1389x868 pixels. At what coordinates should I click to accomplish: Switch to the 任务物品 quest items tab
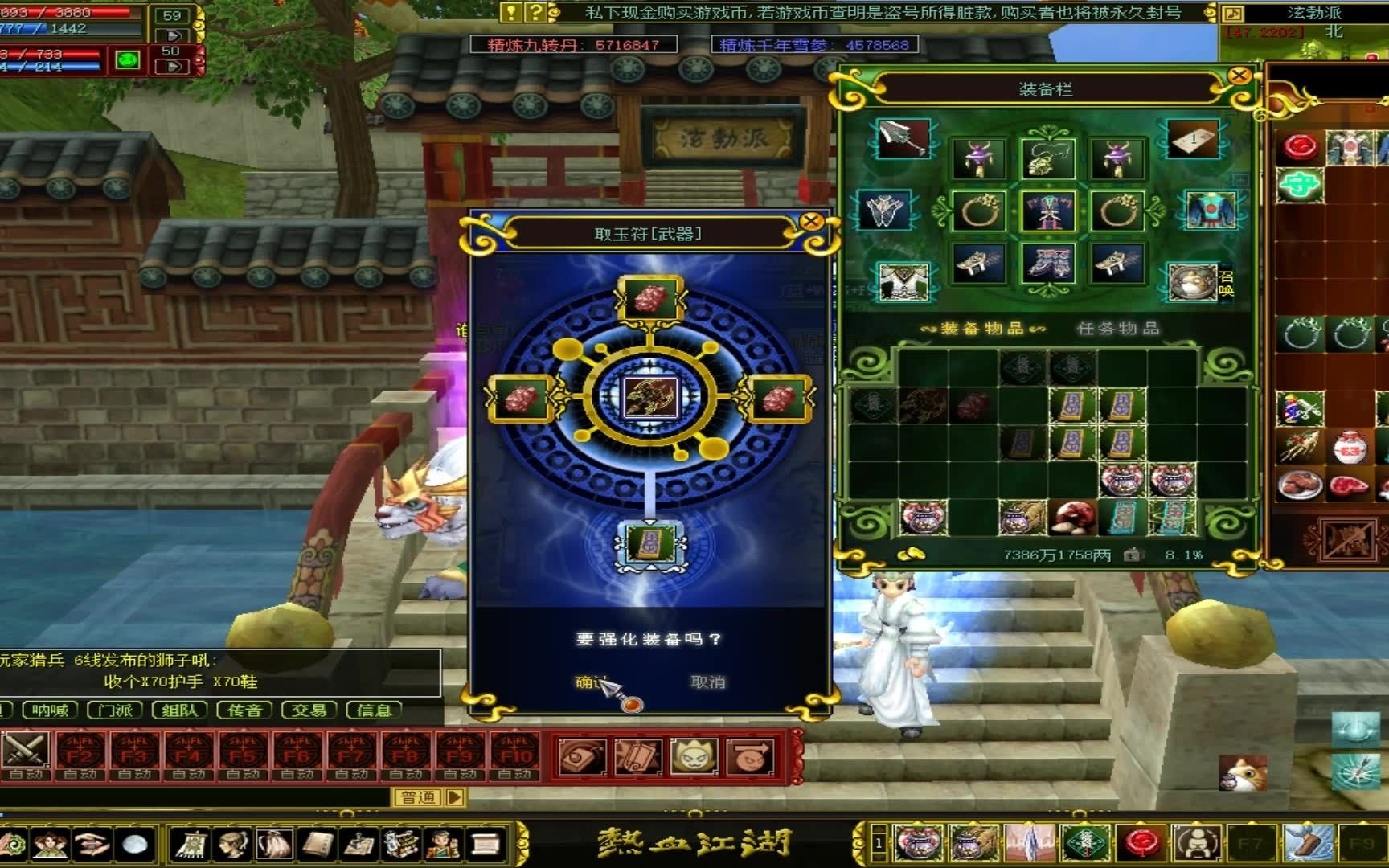click(x=1117, y=328)
